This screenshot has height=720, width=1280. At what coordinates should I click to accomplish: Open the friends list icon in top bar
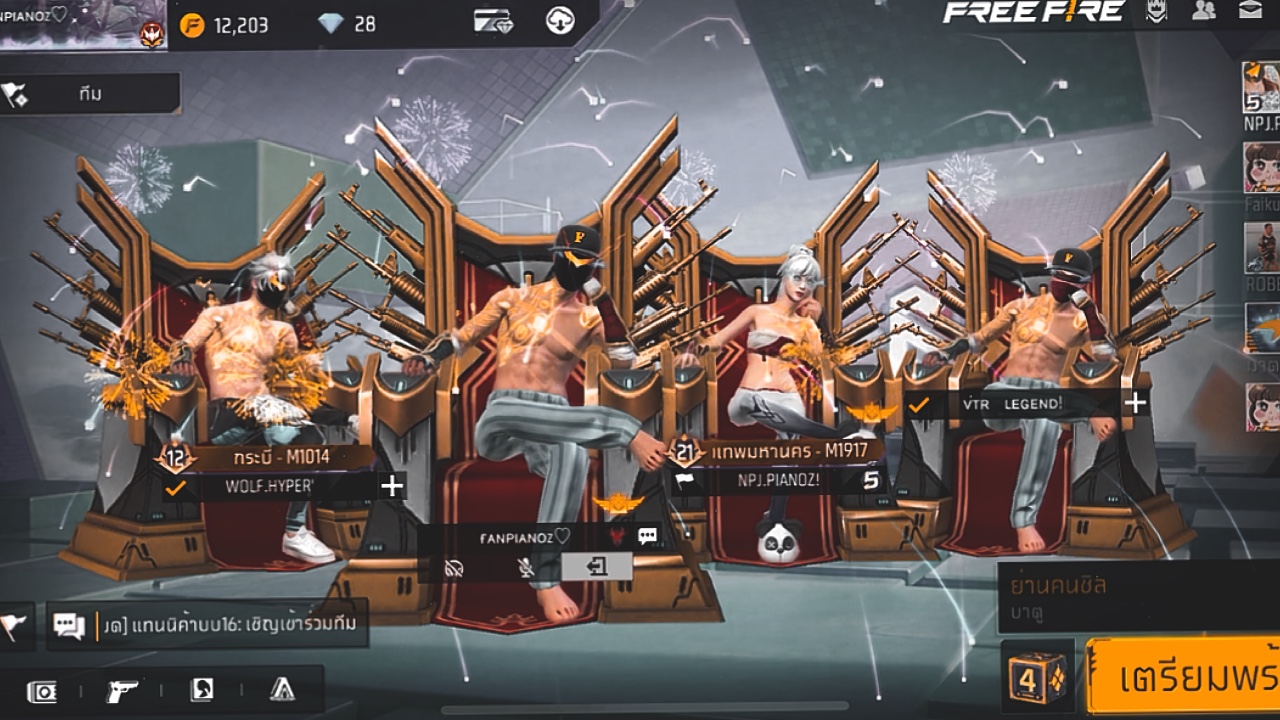(1204, 11)
